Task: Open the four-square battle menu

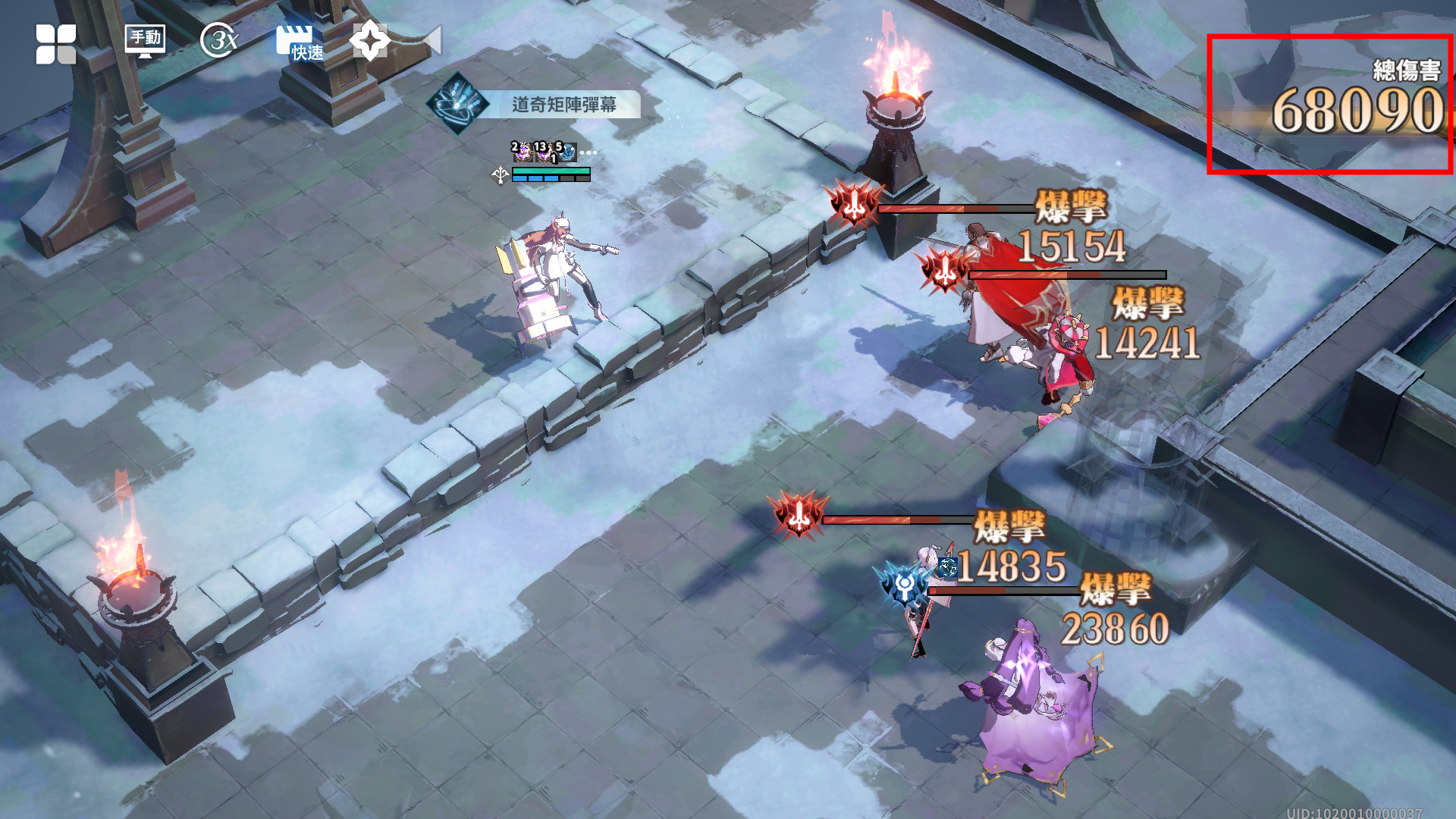Action: click(56, 43)
